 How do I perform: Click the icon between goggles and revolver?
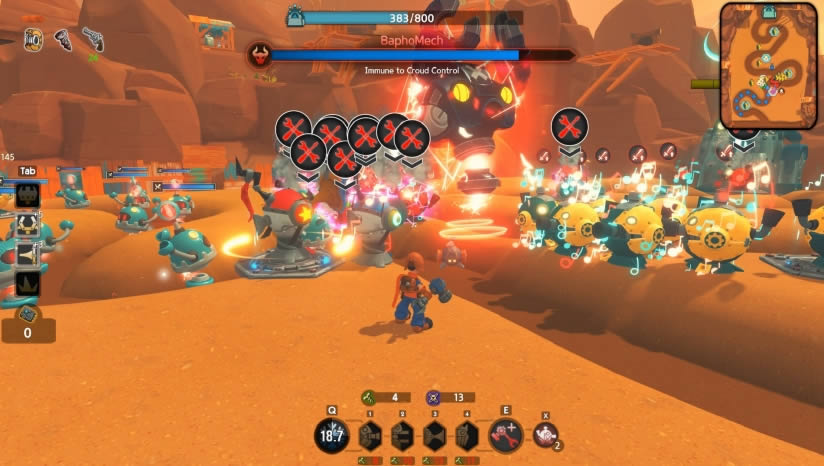click(x=63, y=39)
